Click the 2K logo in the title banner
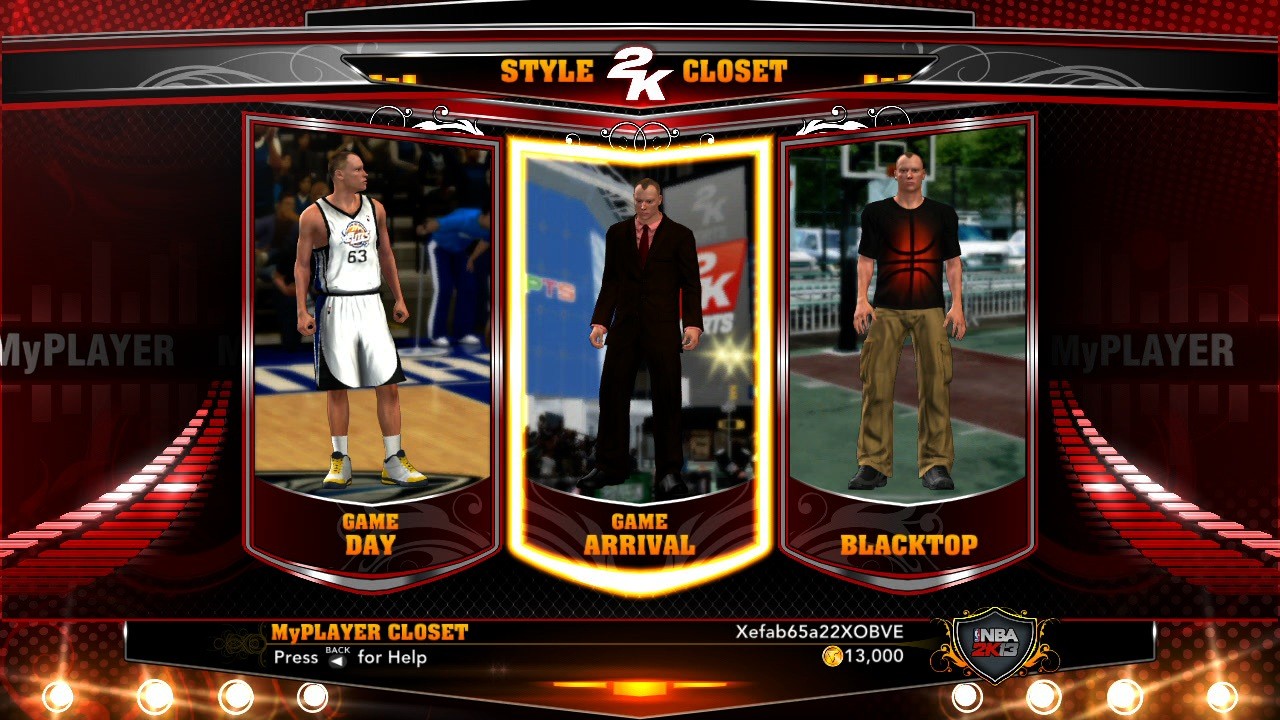This screenshot has width=1280, height=720. point(640,68)
